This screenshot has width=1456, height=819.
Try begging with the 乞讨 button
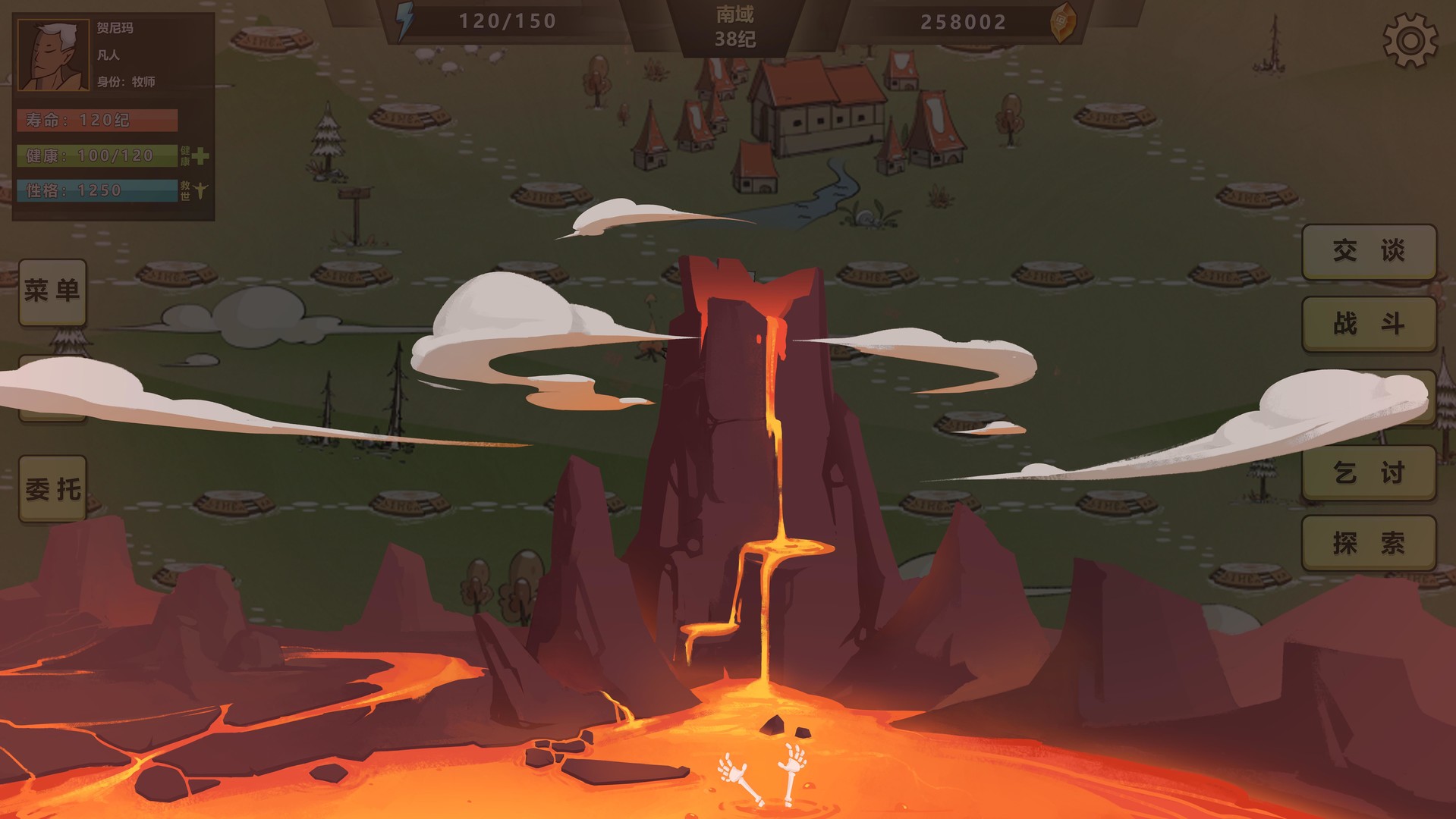(1367, 470)
